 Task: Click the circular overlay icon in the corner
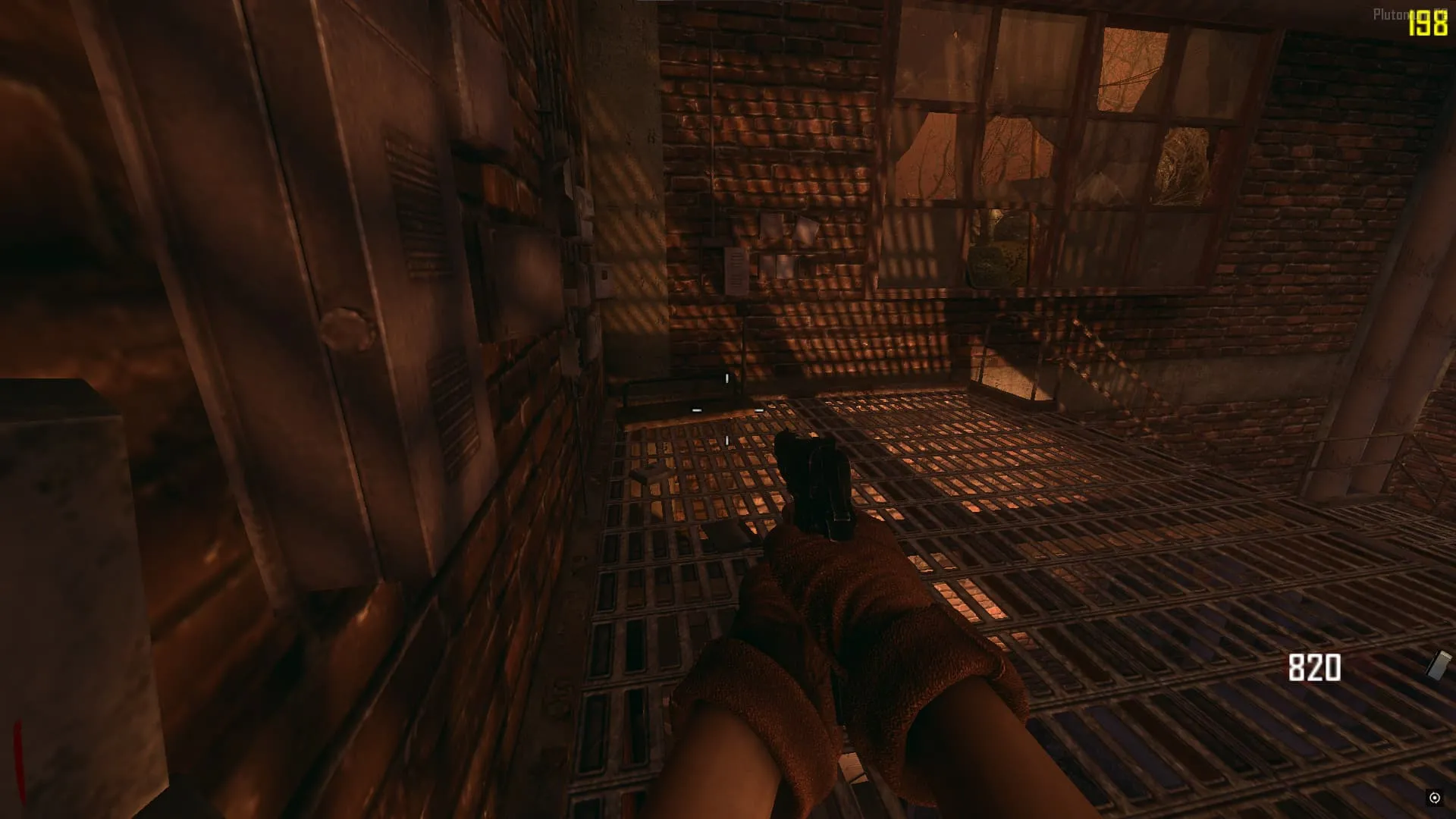coord(1434,798)
